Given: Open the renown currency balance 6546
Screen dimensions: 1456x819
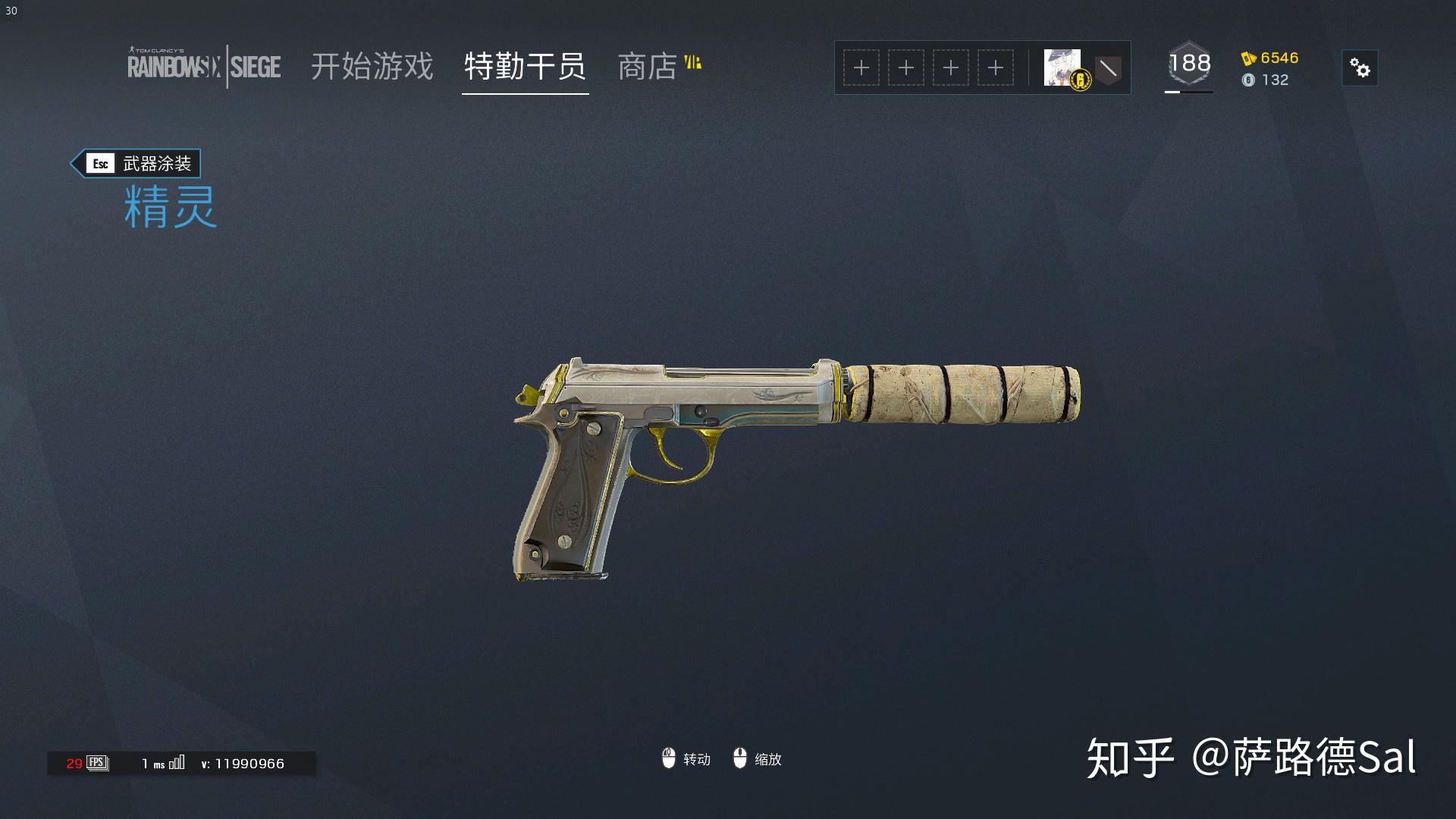Looking at the screenshot, I should (x=1270, y=58).
